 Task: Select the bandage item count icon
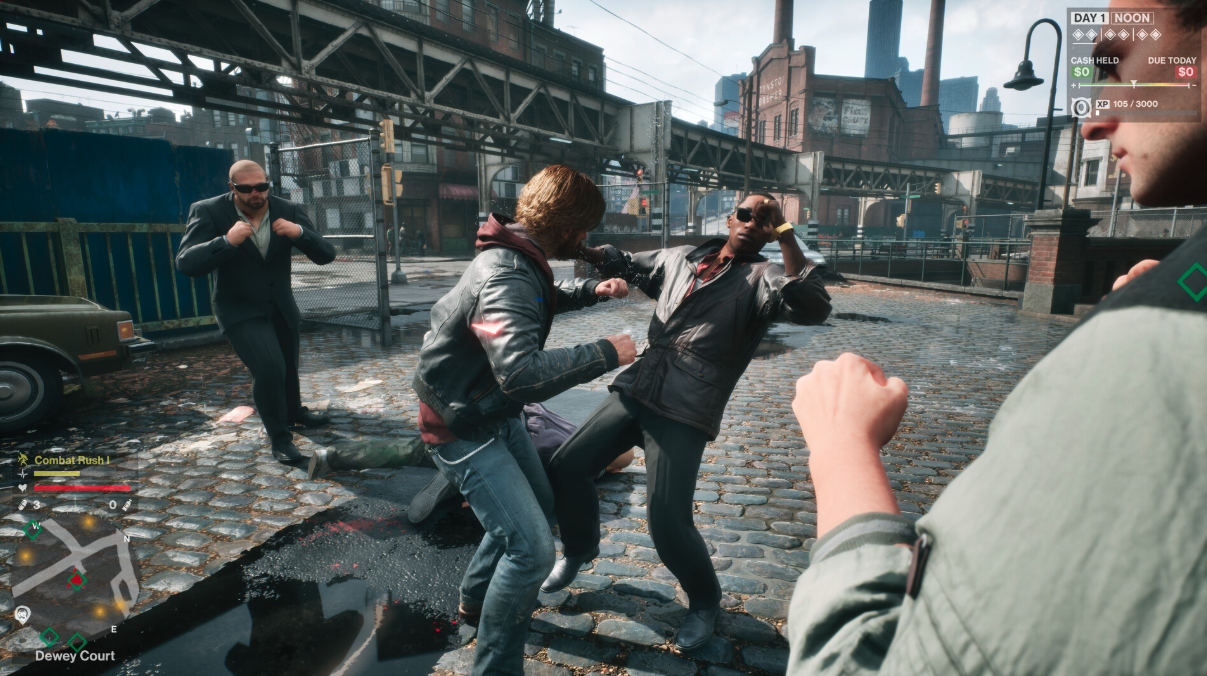click(23, 505)
